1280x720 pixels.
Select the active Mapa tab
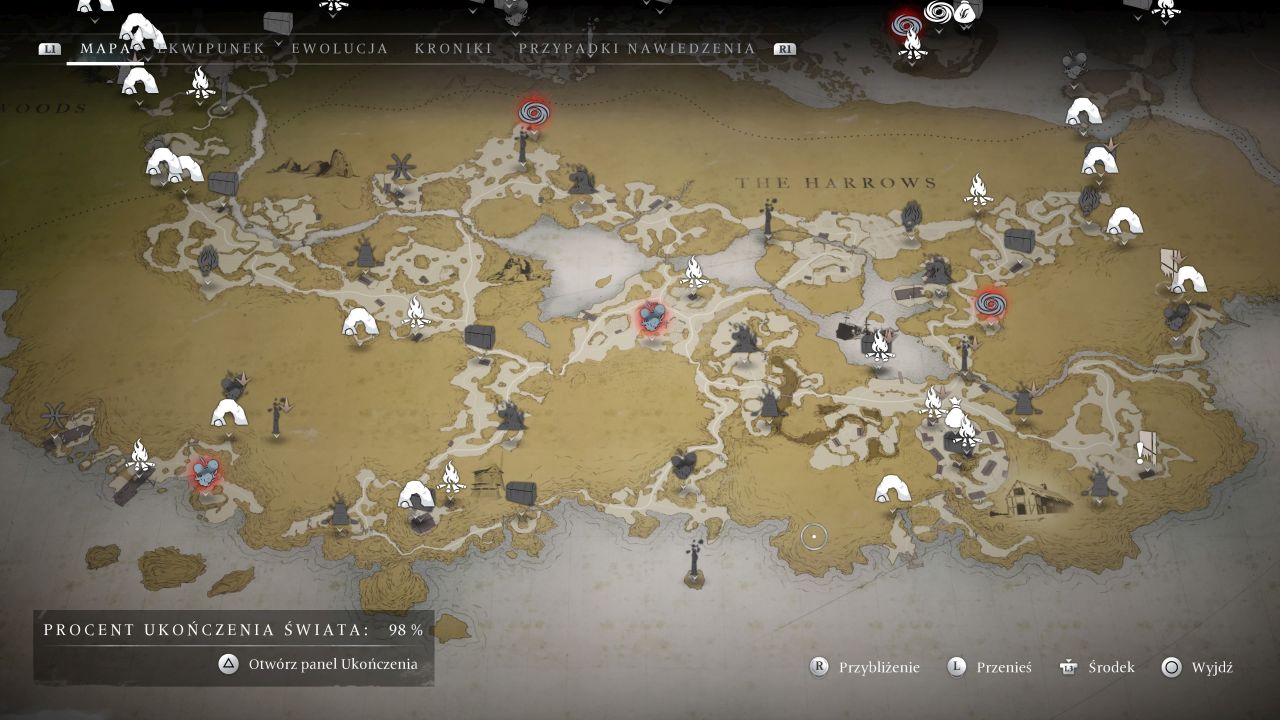tap(105, 48)
